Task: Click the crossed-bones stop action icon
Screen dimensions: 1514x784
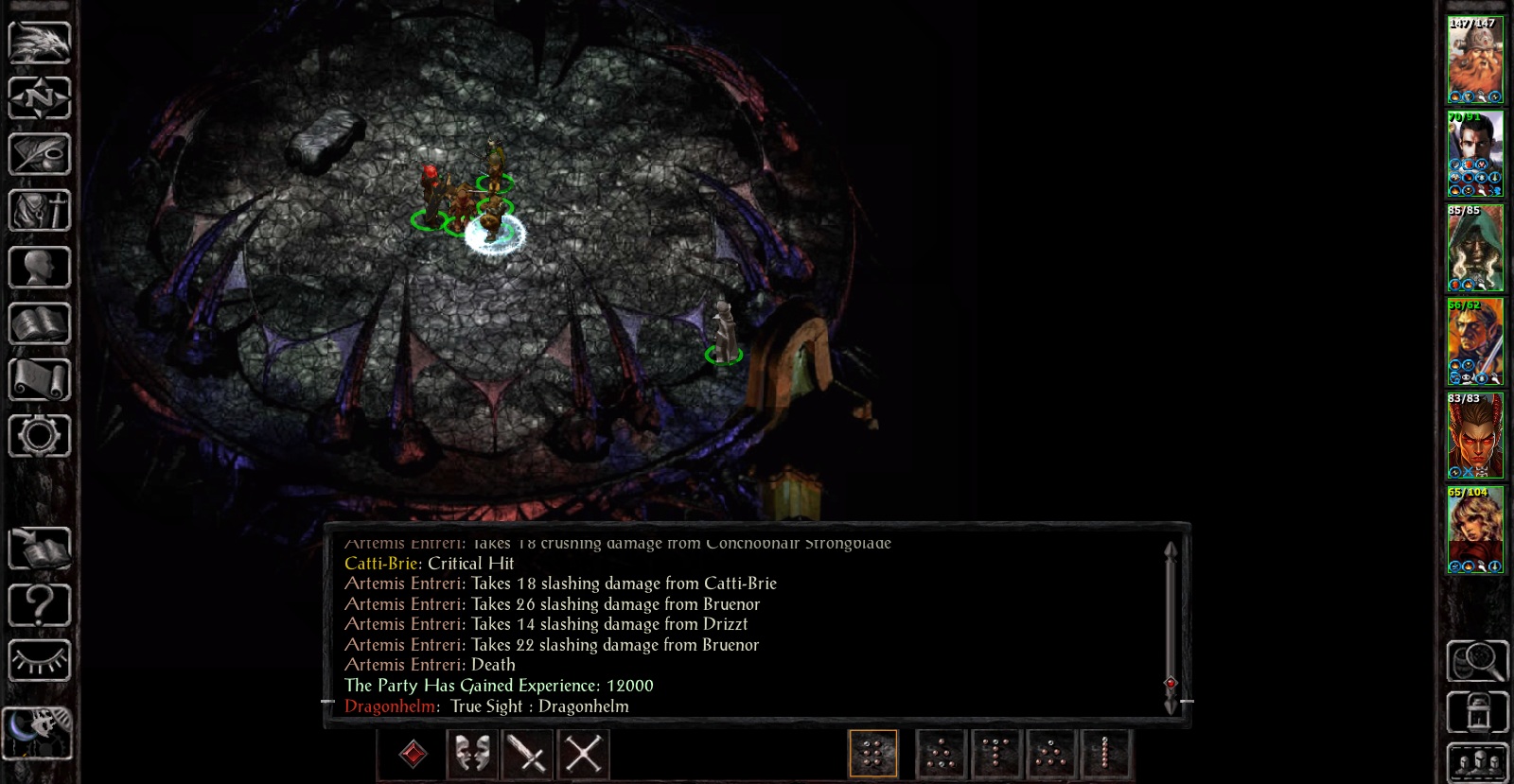Action: [x=583, y=754]
